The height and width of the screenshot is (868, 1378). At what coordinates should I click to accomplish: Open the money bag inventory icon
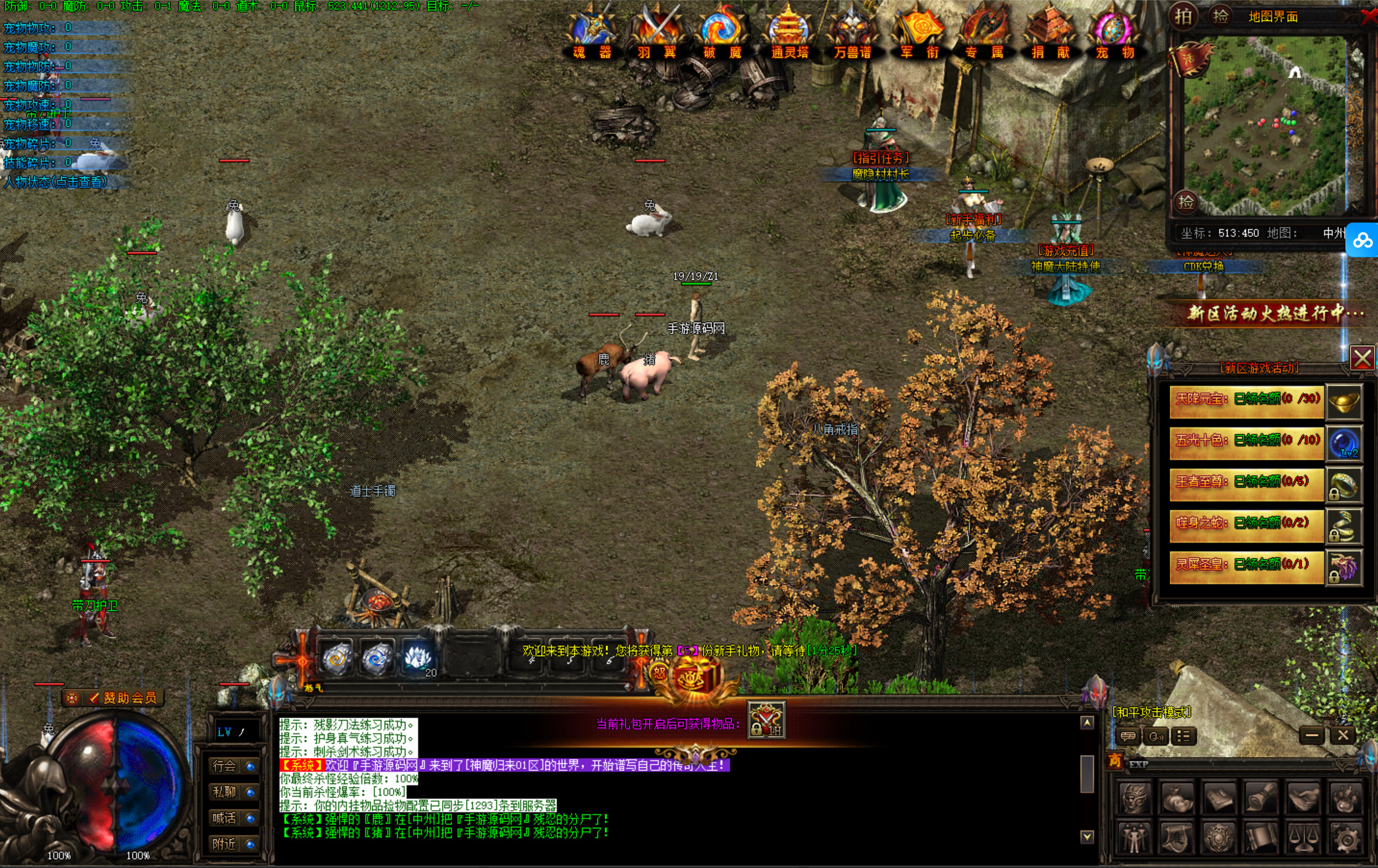1176,798
